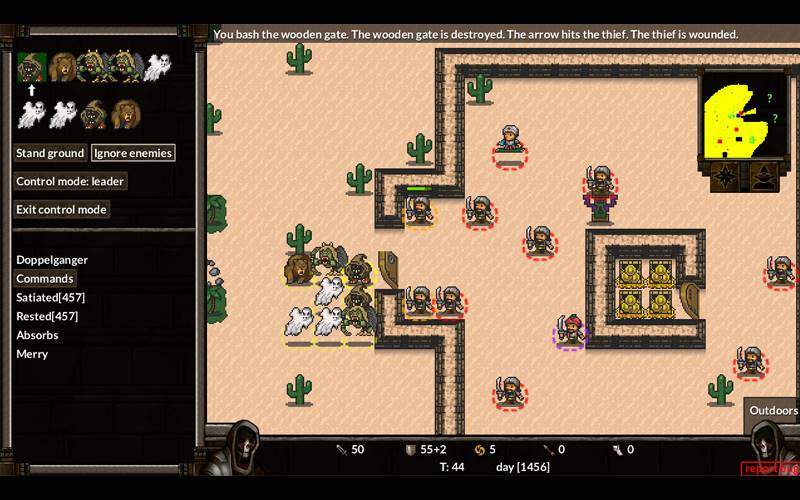The height and width of the screenshot is (500, 800).
Task: Click the yellow minimap
Action: click(742, 115)
